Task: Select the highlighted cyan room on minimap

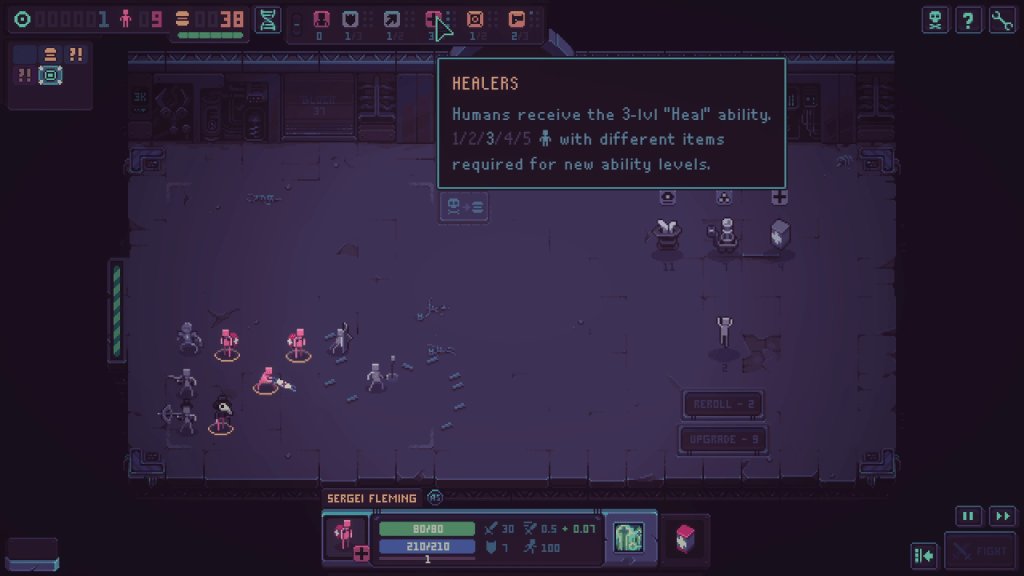Action: click(x=51, y=75)
